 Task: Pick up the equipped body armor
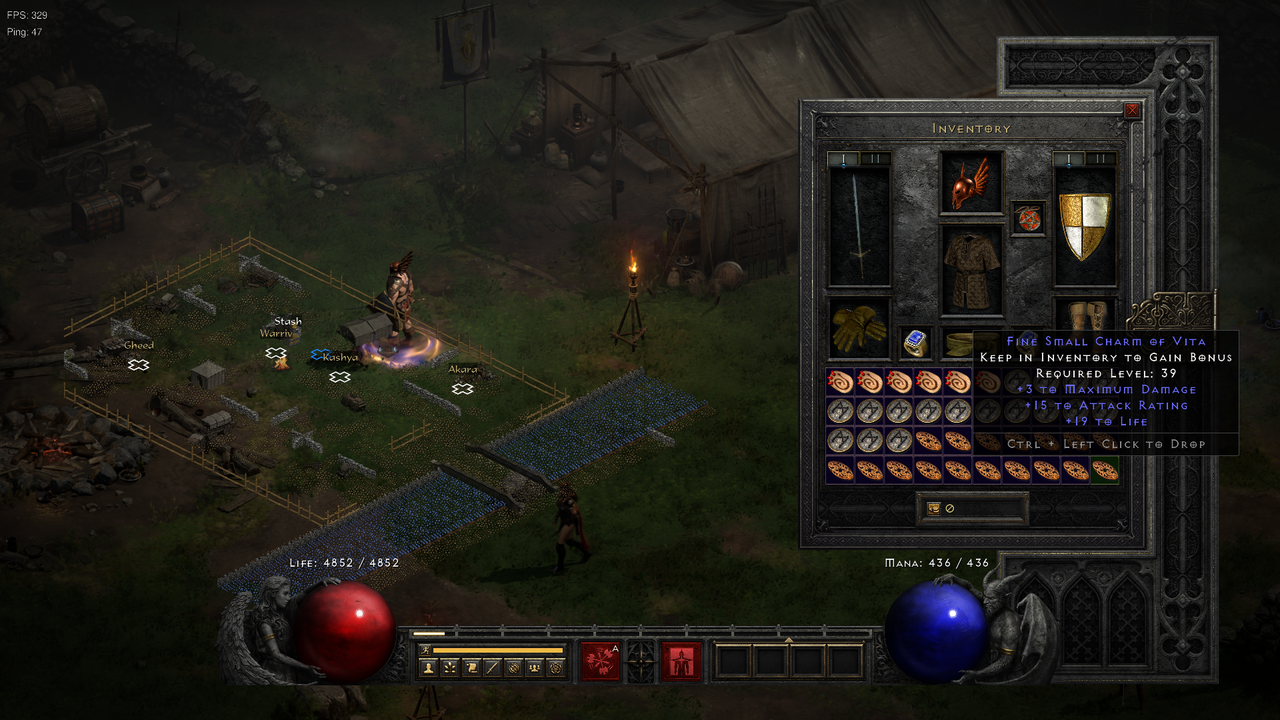(x=971, y=270)
